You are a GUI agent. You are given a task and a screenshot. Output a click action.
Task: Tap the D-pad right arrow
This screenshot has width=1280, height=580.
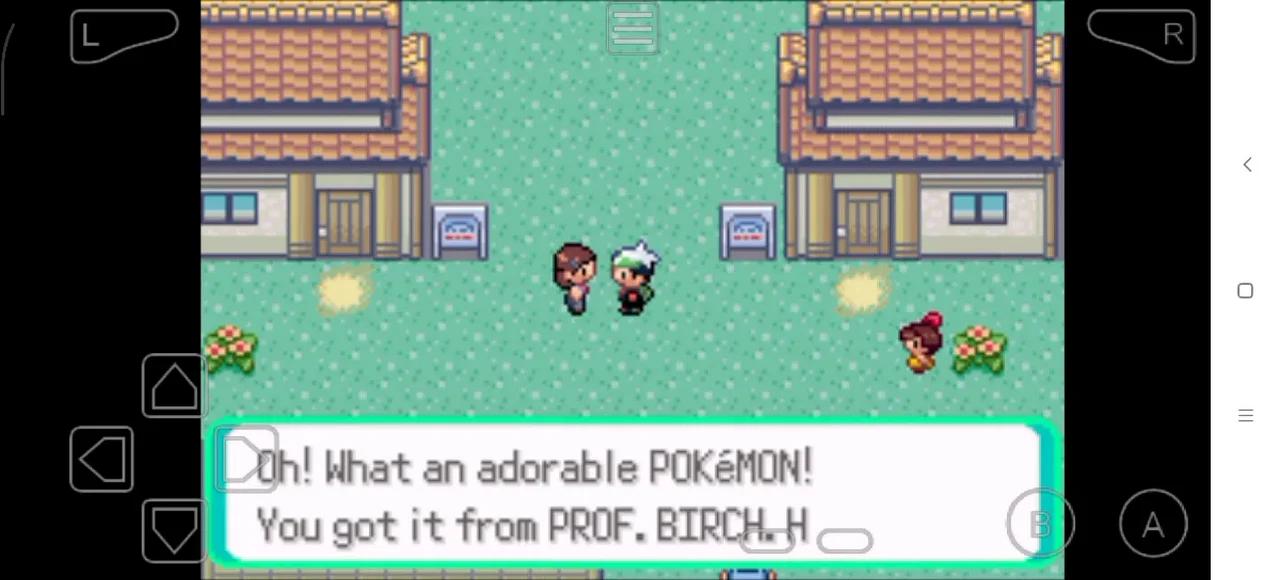pyautogui.click(x=246, y=460)
